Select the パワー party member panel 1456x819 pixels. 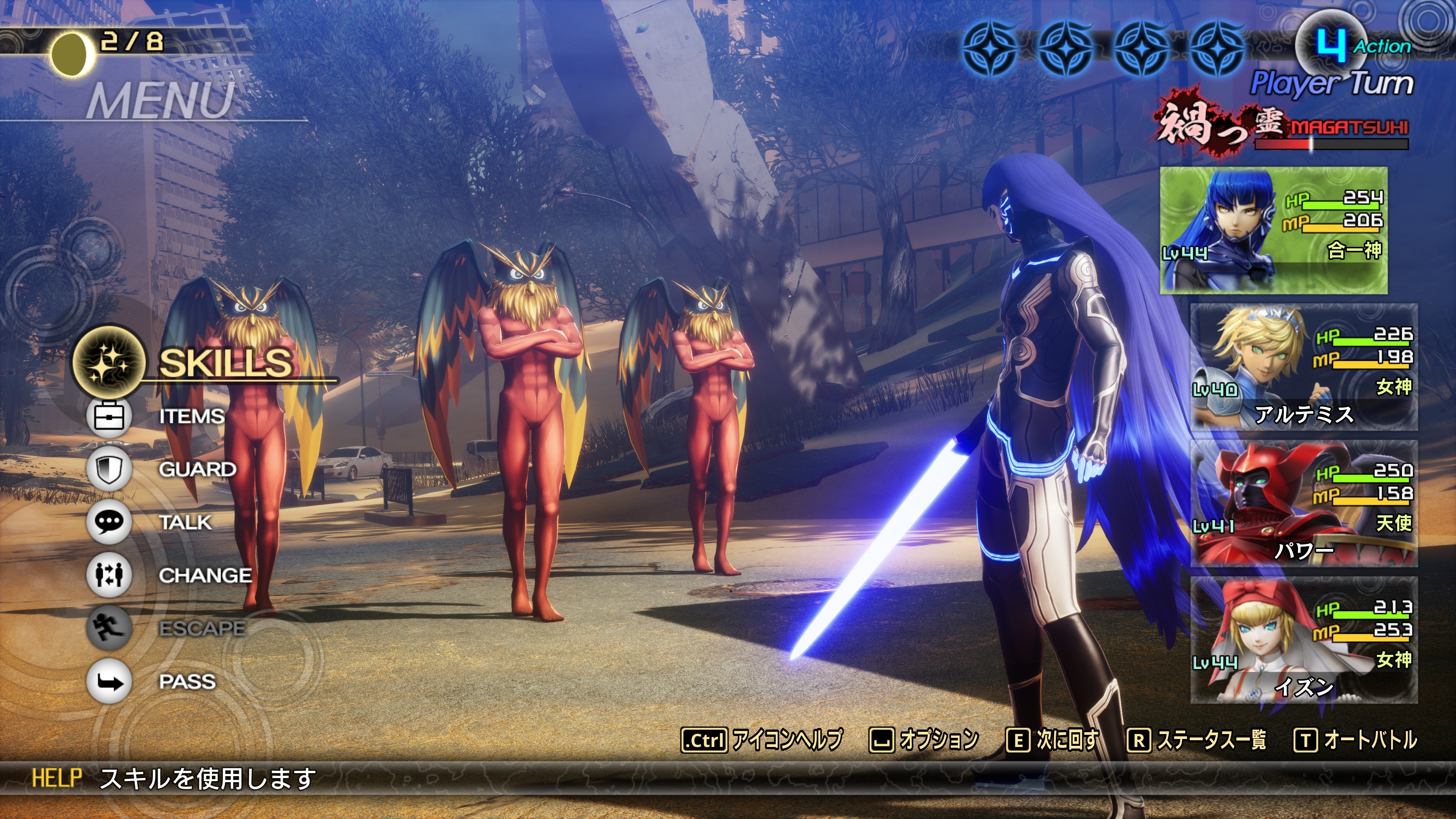point(1304,503)
